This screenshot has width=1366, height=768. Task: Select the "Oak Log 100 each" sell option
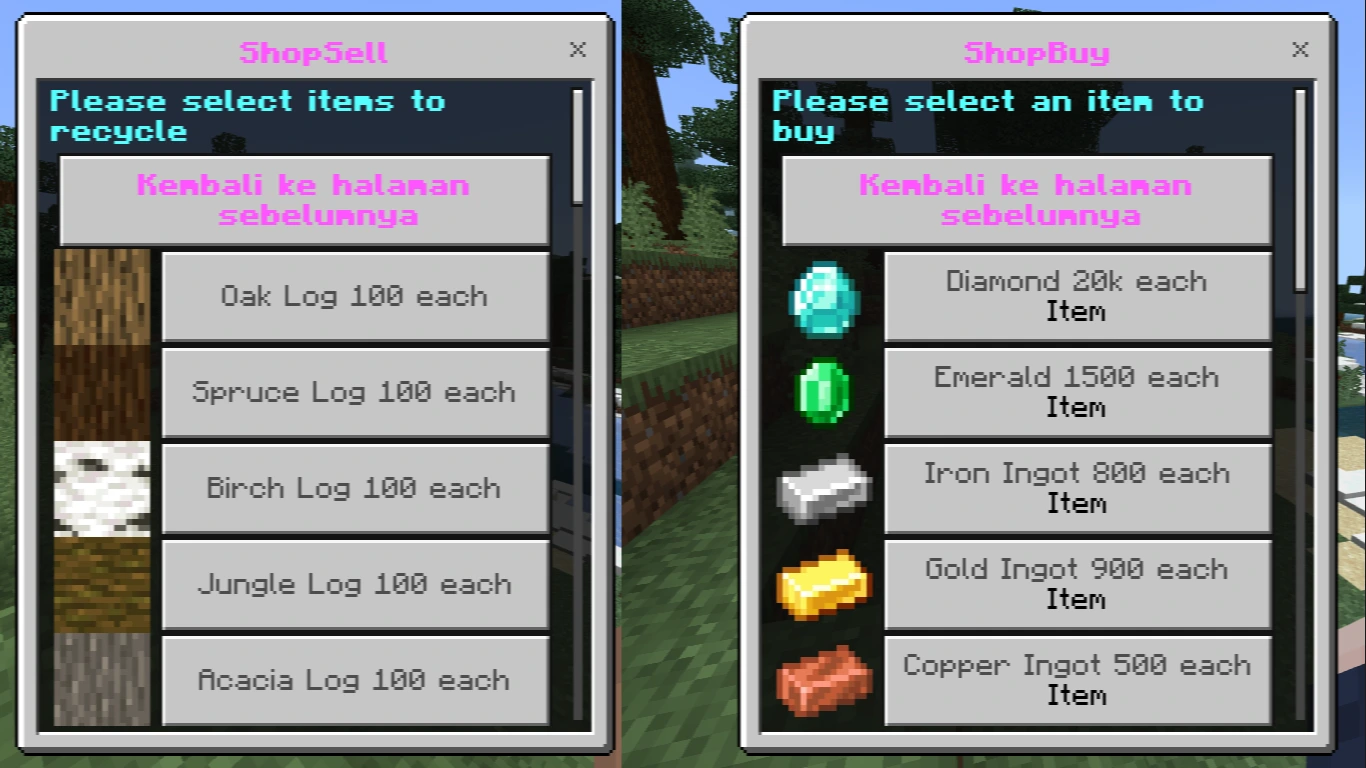(x=355, y=296)
